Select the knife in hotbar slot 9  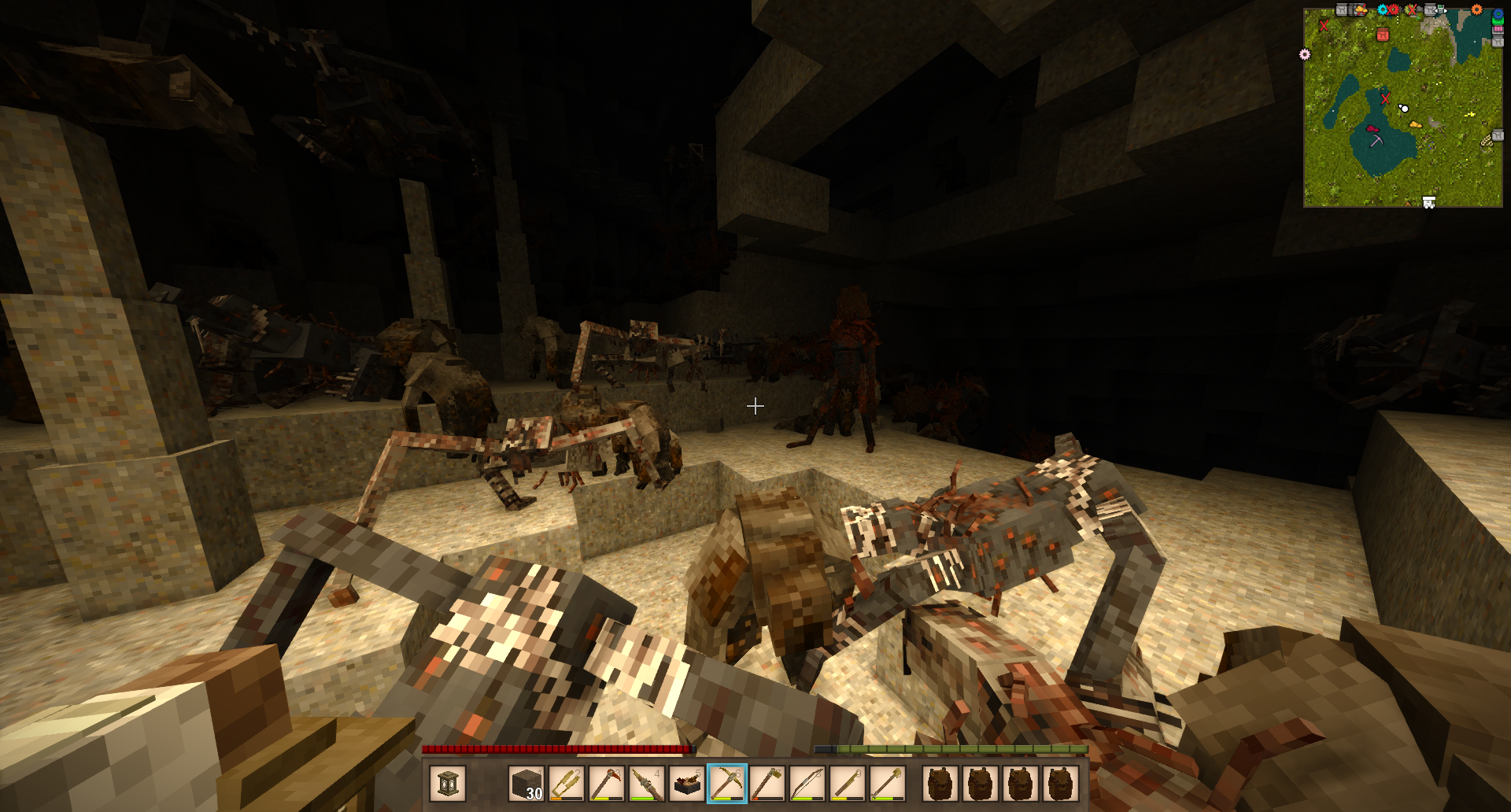pyautogui.click(x=848, y=784)
